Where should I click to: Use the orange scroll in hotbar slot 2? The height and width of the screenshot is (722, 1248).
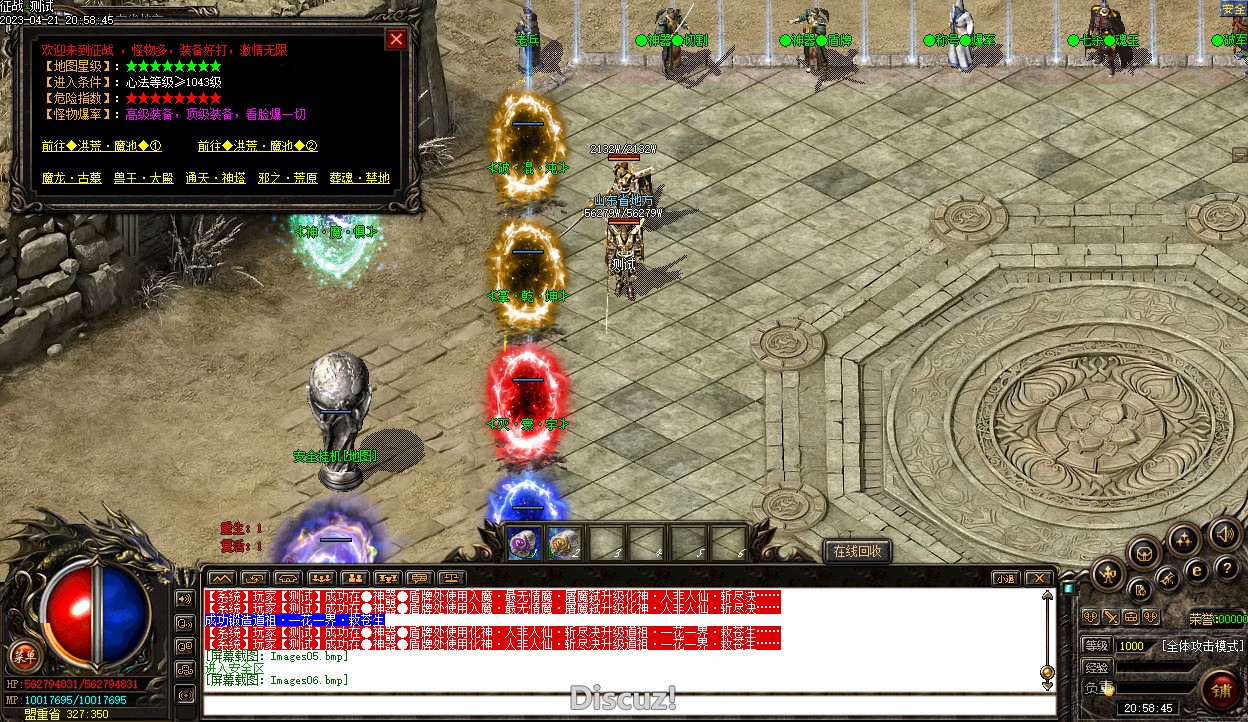[x=565, y=543]
